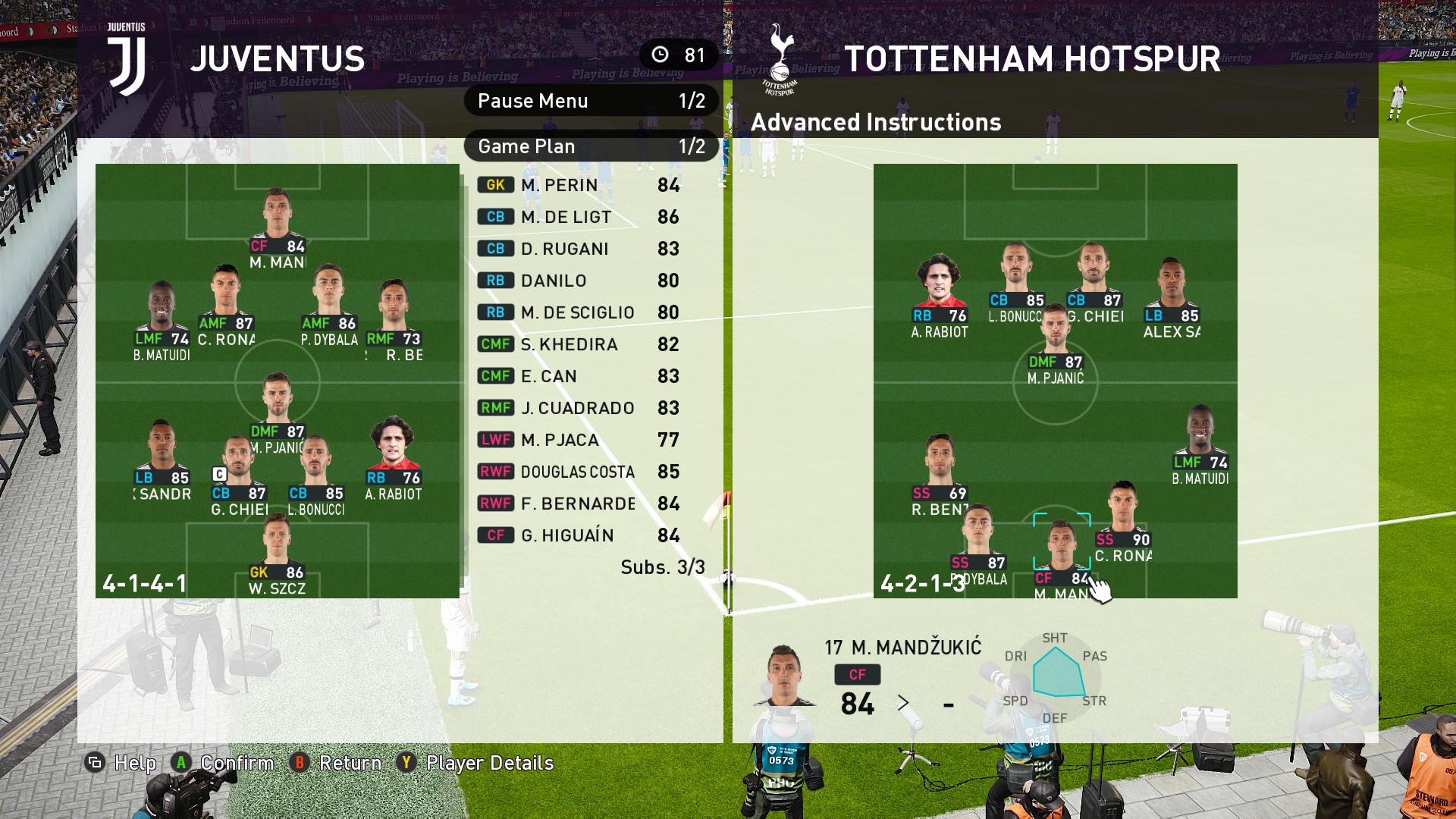
Task: Choose M. De Sciglio from the bench
Action: click(x=578, y=312)
